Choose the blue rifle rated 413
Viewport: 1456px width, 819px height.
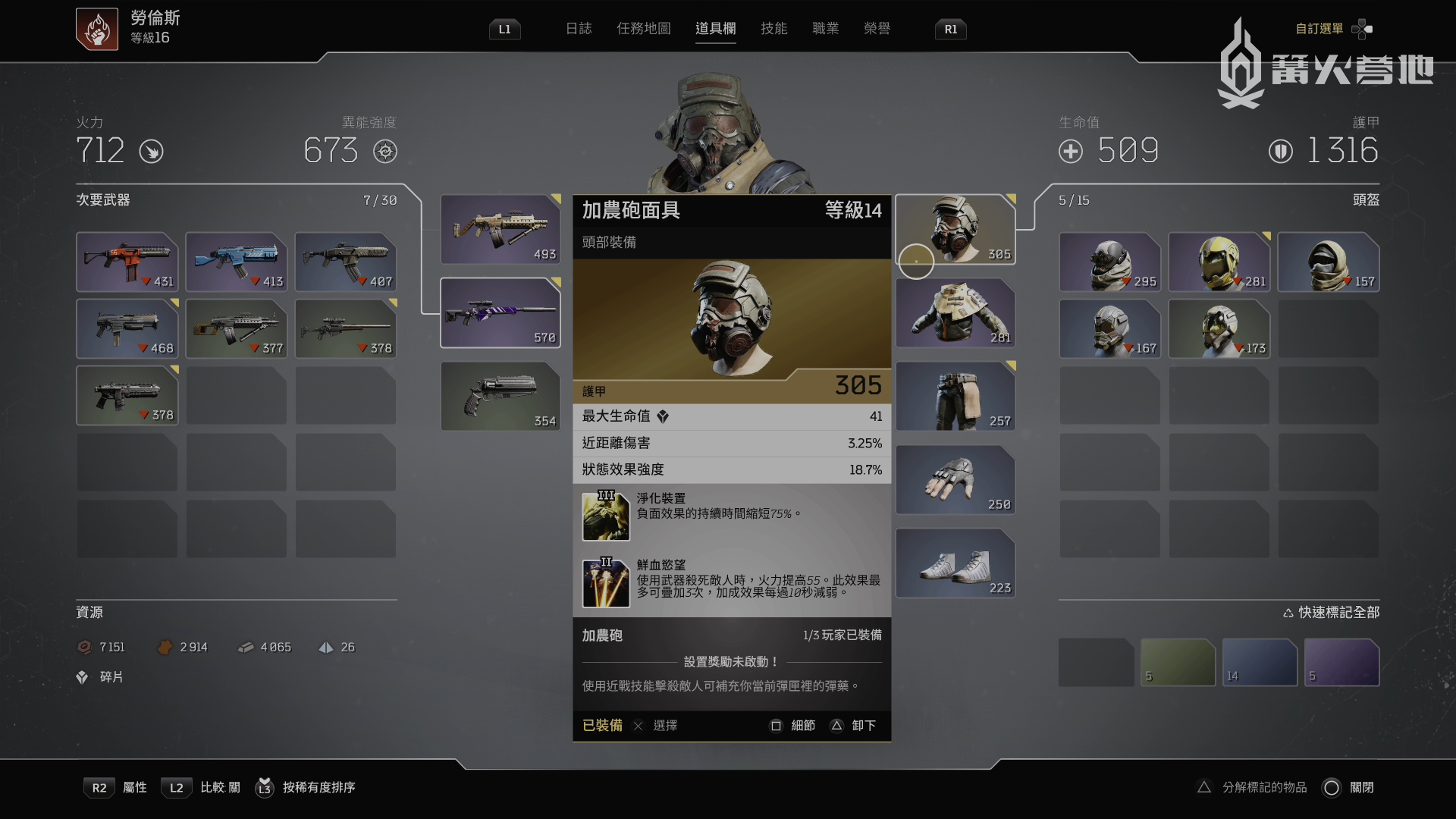click(x=237, y=262)
